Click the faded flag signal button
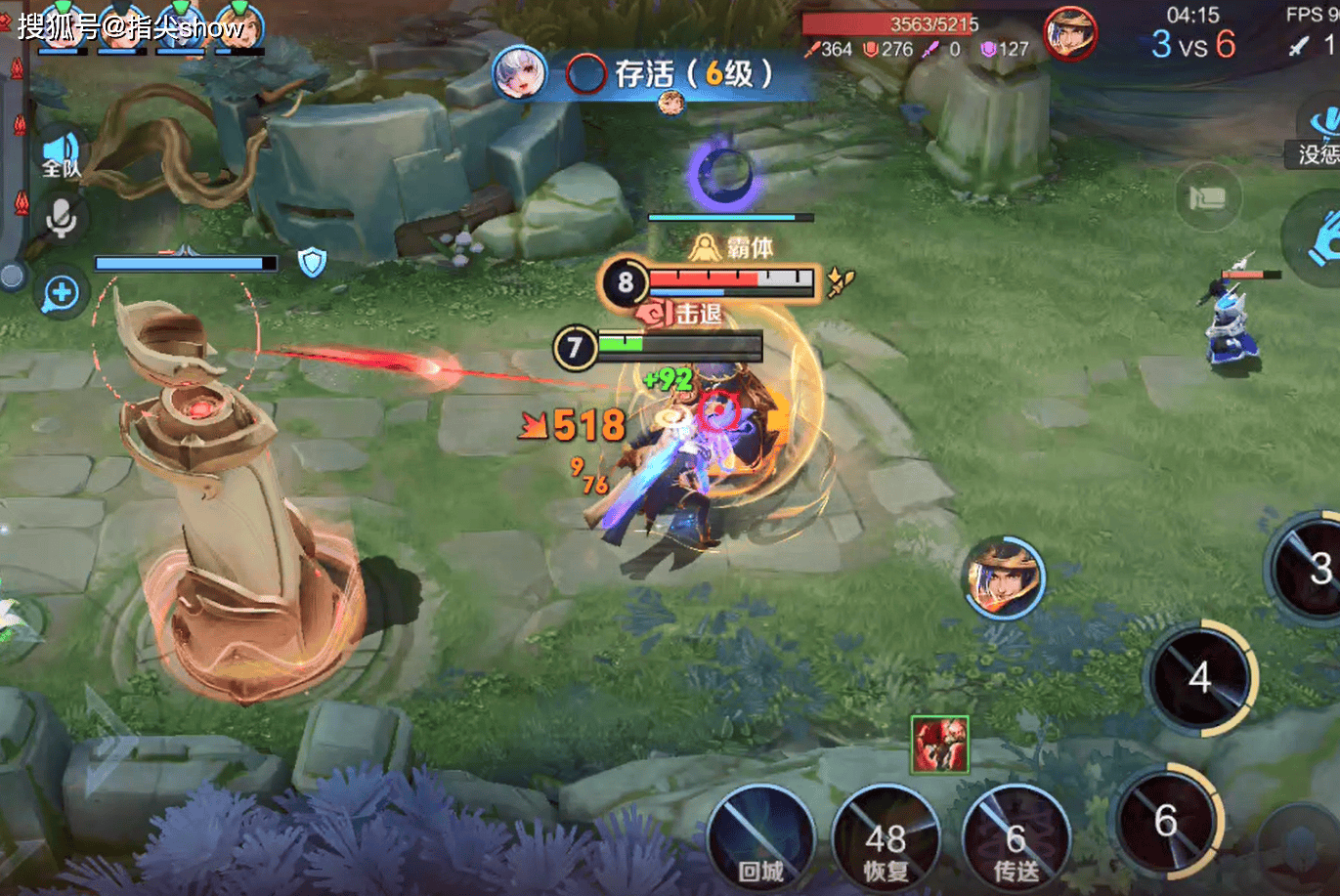 click(x=1208, y=197)
